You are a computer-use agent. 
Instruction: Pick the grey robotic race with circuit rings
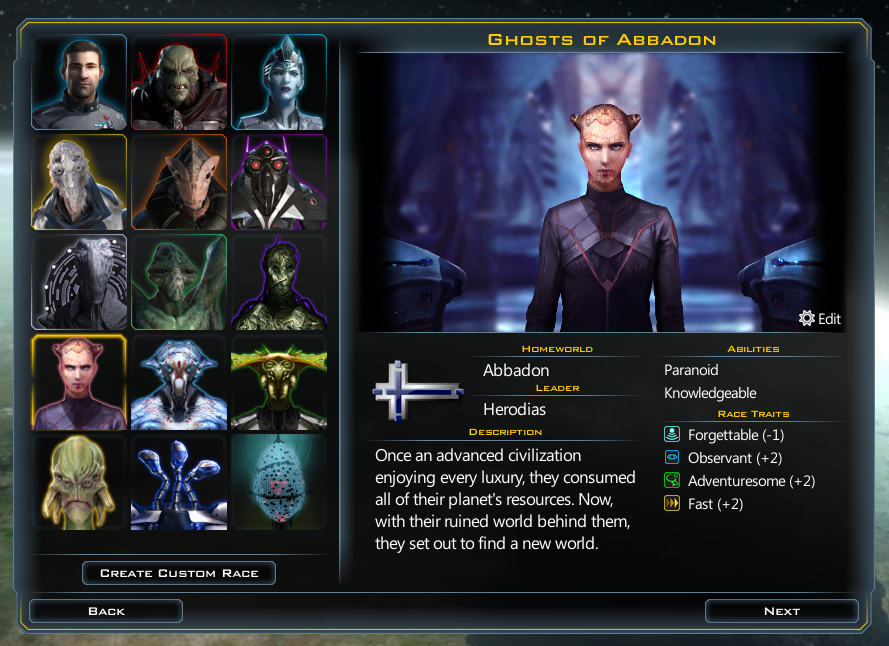(x=79, y=282)
